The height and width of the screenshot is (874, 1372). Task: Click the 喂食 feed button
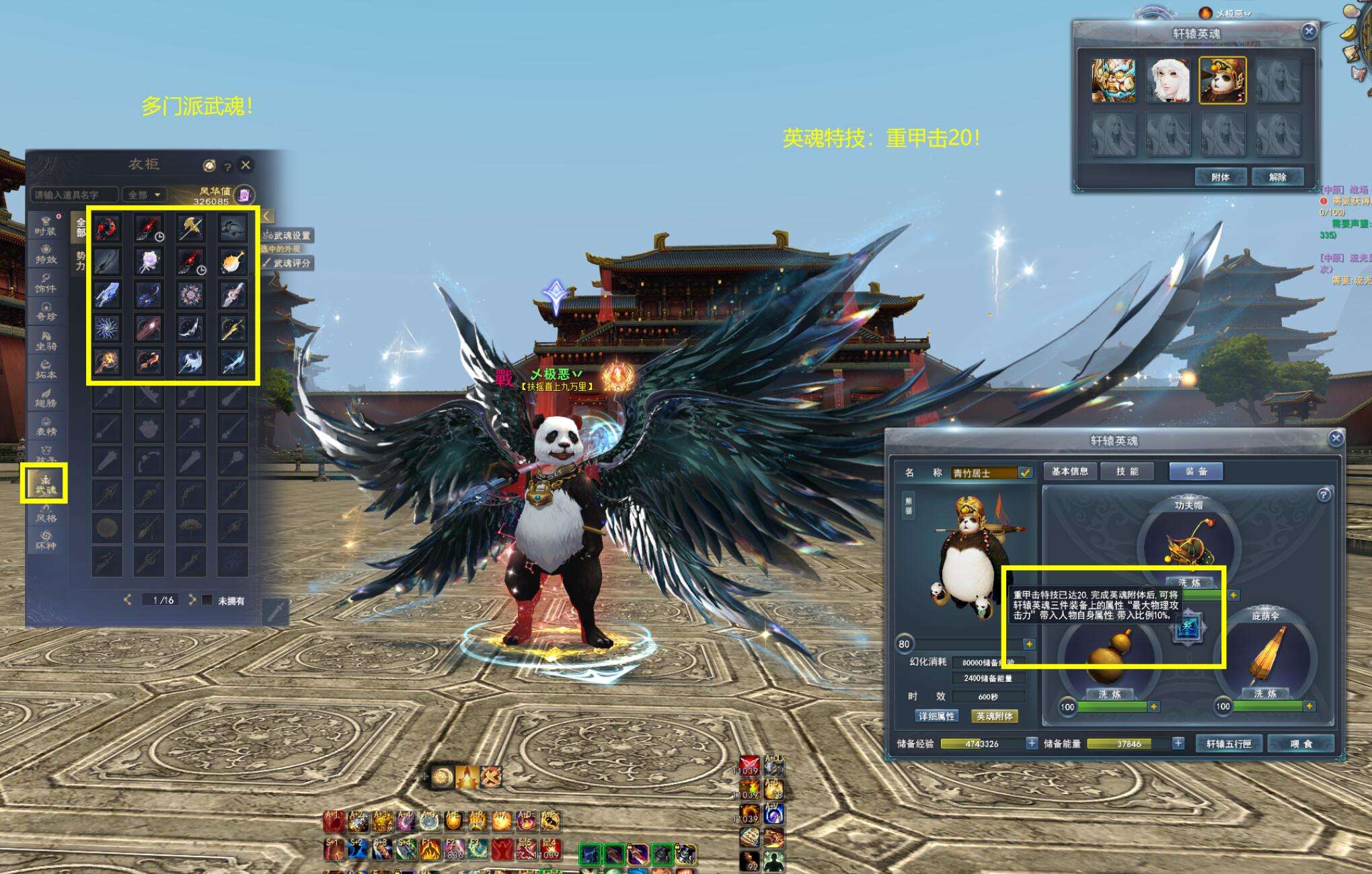pos(1301,744)
